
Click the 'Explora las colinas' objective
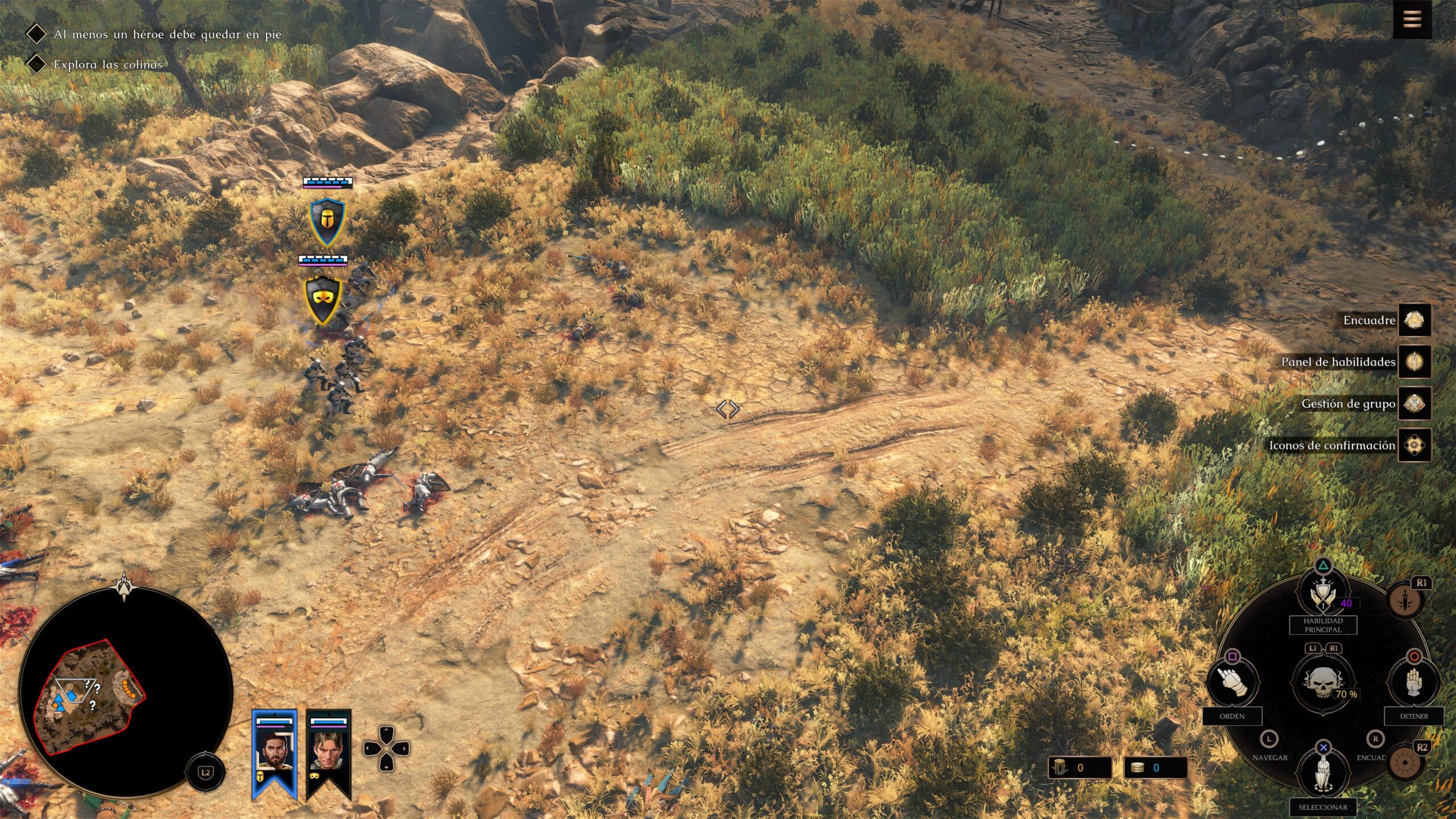[x=108, y=64]
